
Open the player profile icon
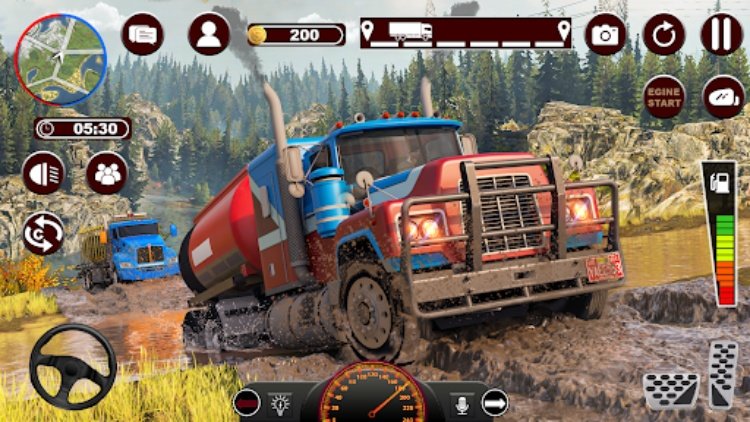(208, 34)
